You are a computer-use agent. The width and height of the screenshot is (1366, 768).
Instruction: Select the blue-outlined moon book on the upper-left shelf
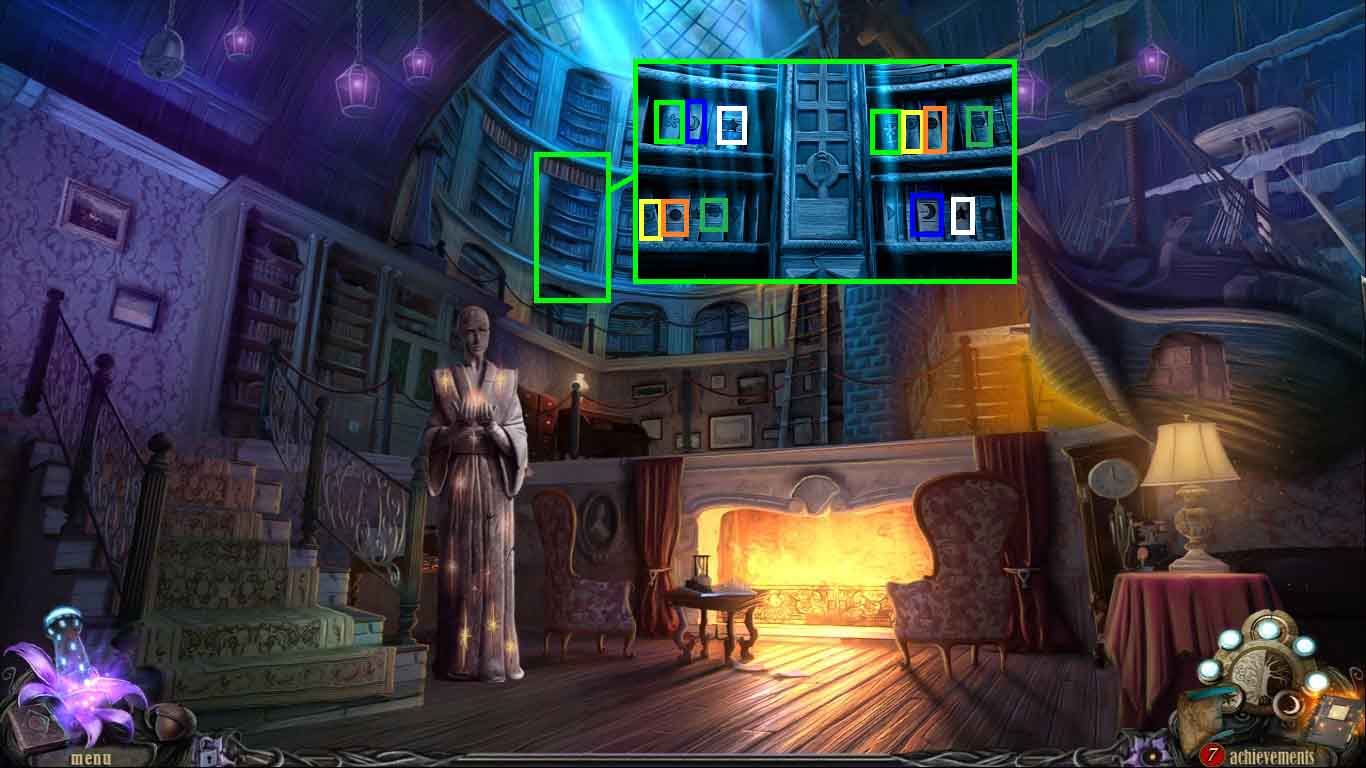pyautogui.click(x=696, y=122)
